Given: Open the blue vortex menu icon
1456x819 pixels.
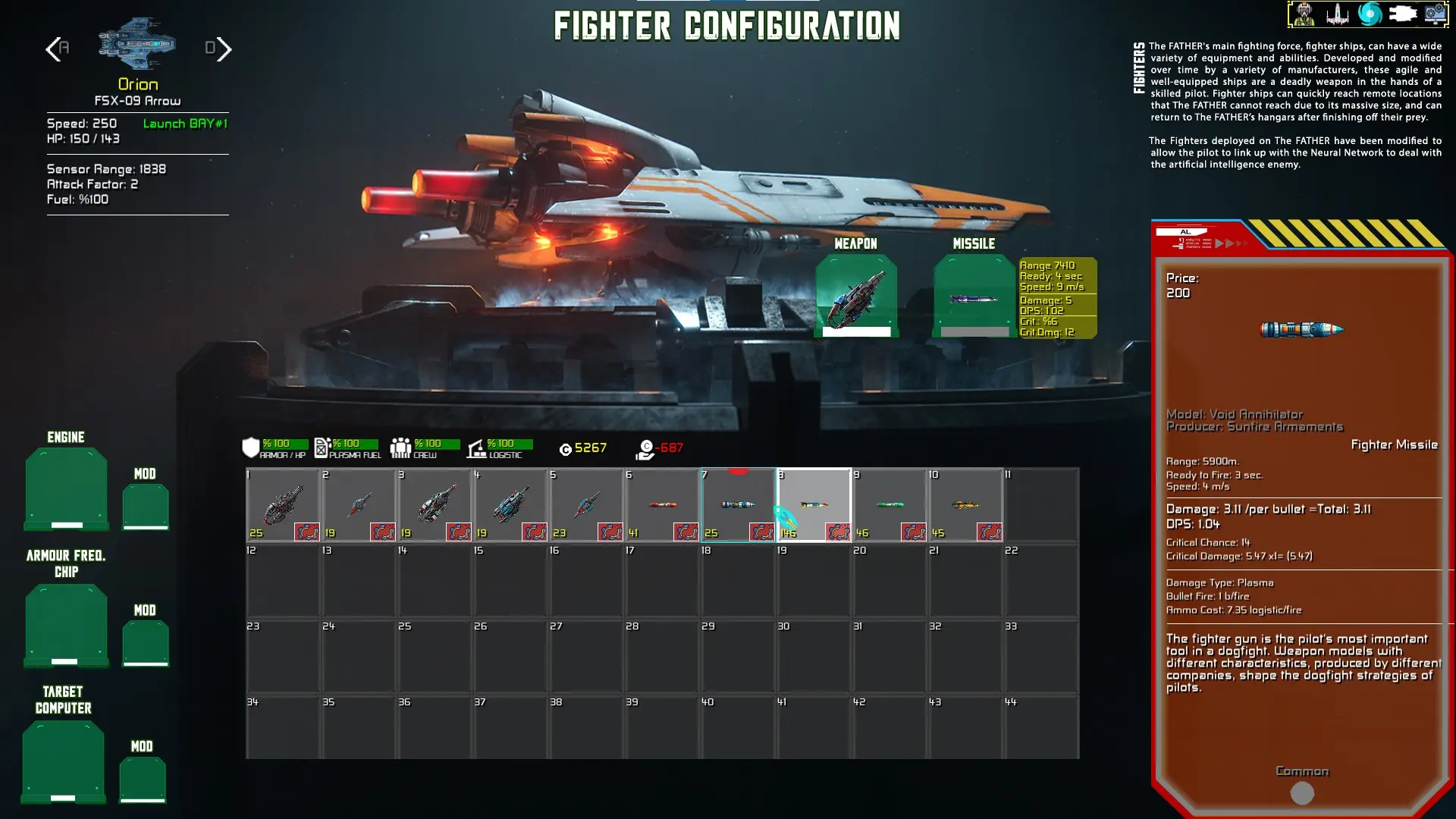Looking at the screenshot, I should click(1370, 14).
